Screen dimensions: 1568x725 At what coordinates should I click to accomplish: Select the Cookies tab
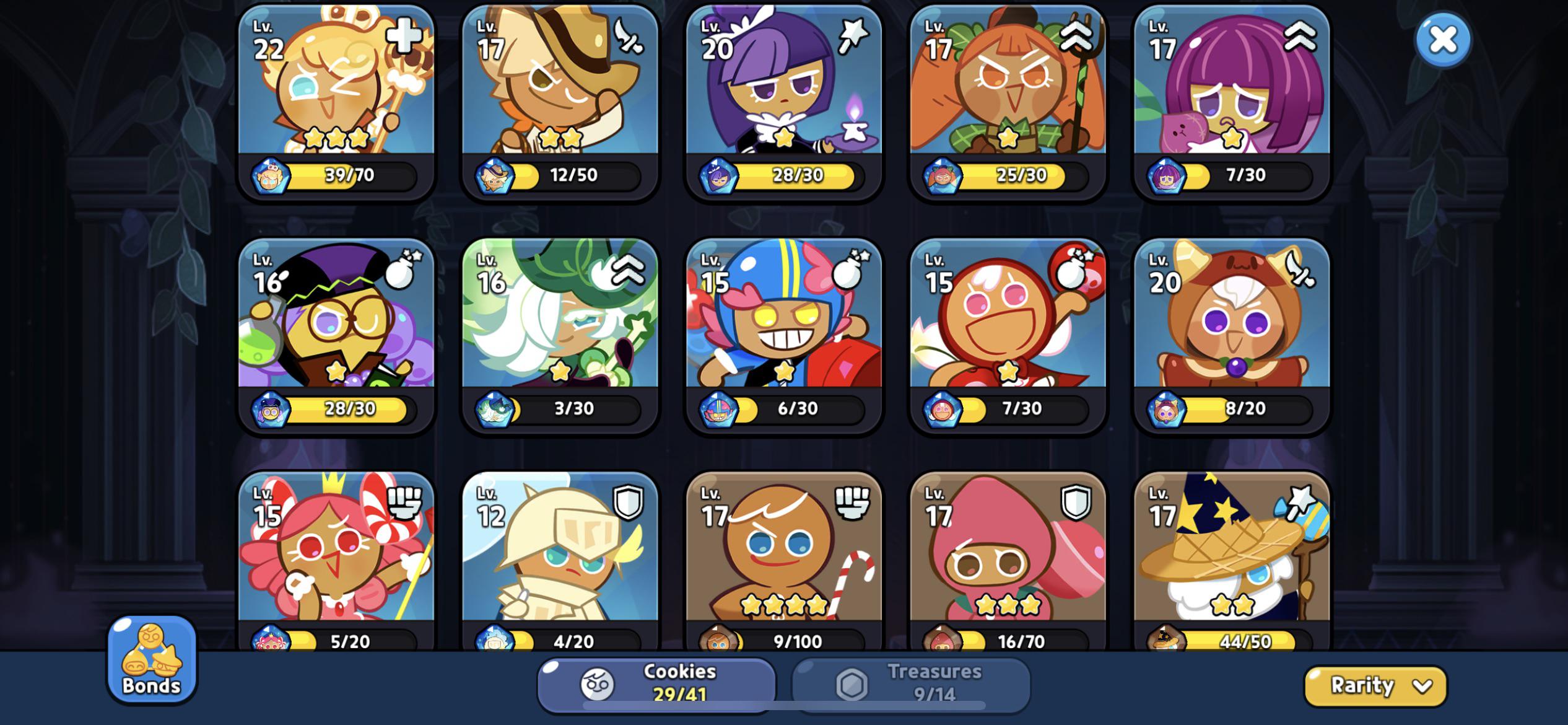click(x=656, y=683)
